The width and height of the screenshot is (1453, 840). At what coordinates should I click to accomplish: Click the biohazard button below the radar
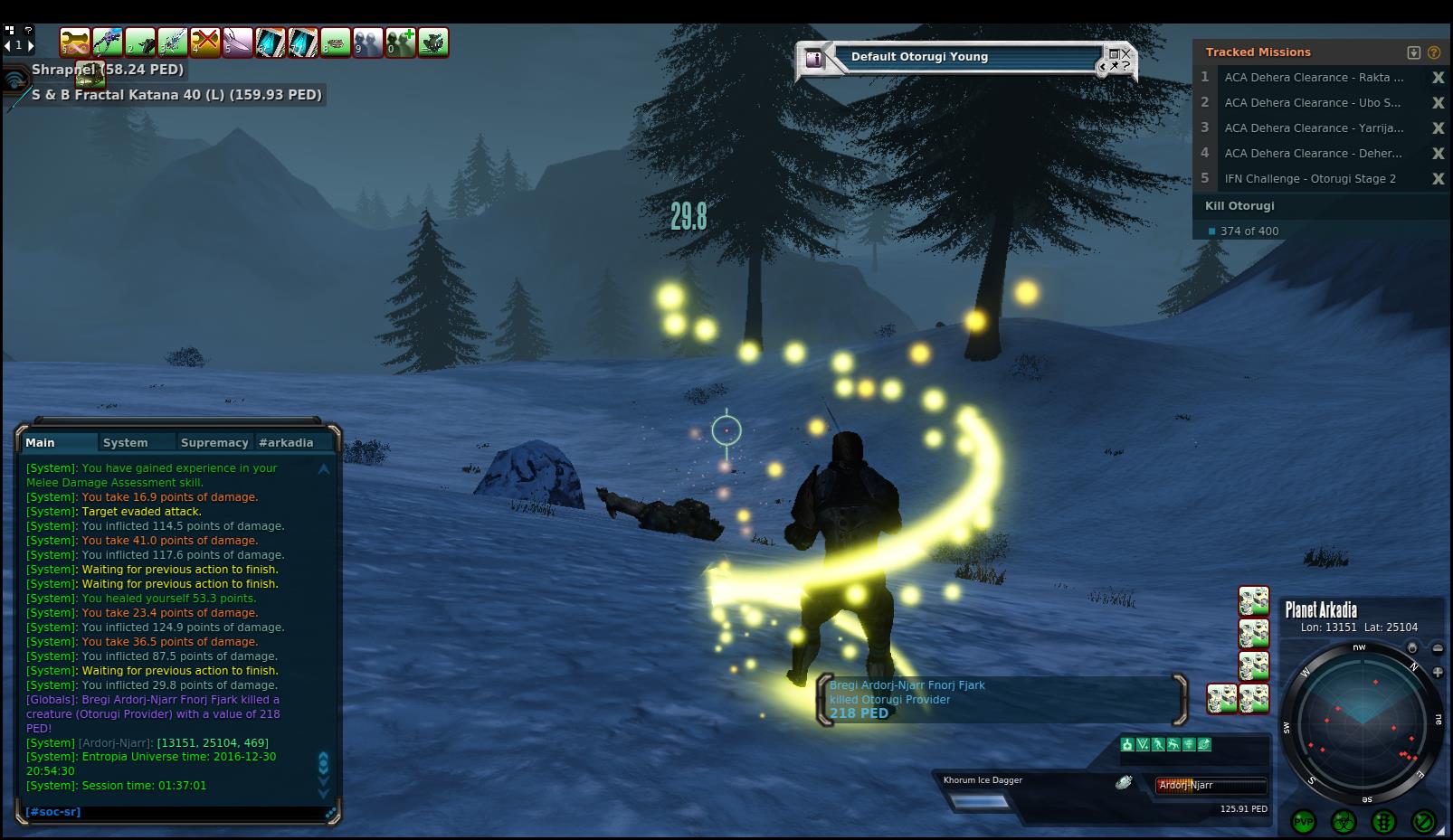pos(1344,822)
